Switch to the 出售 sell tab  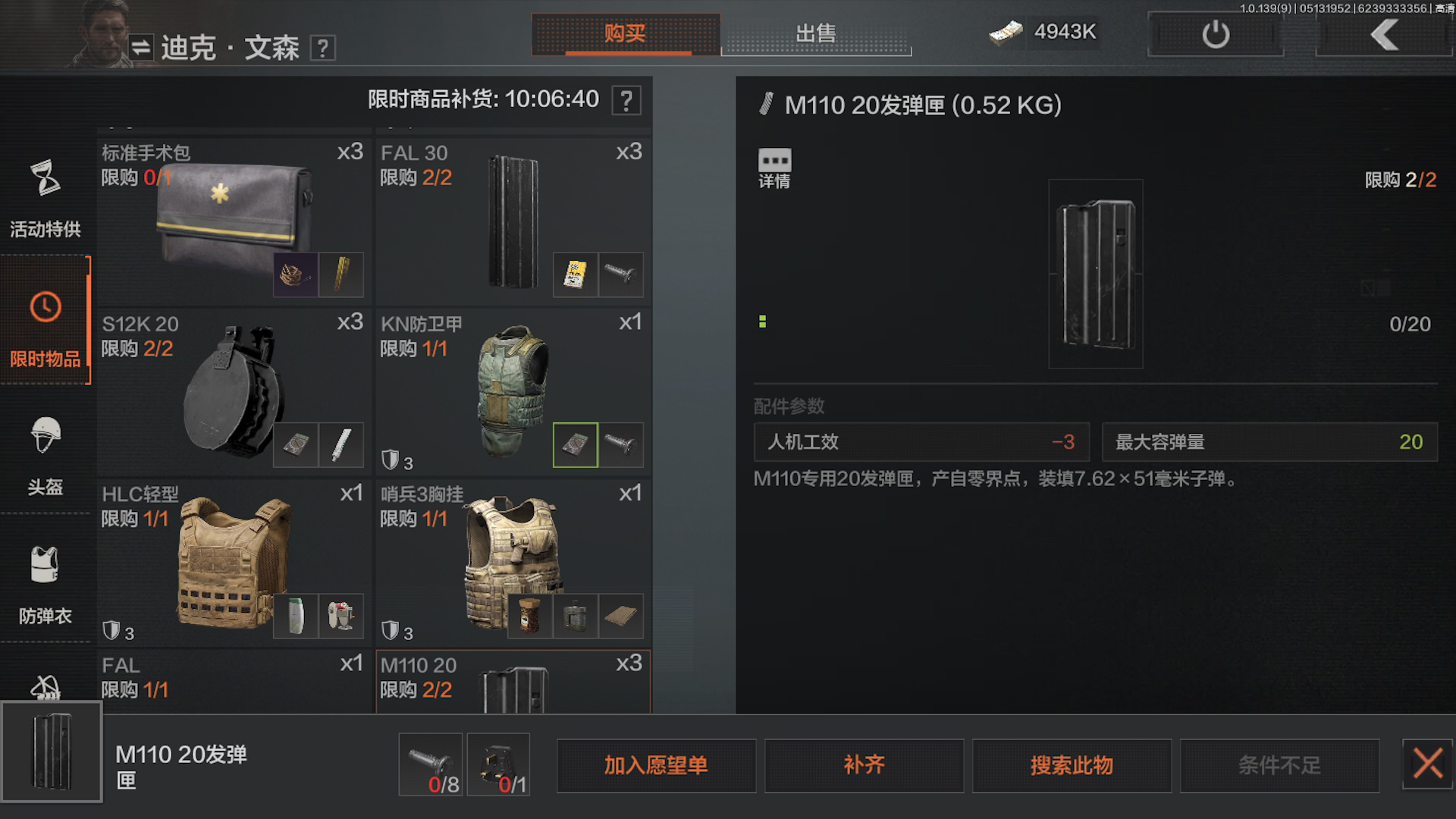coord(815,33)
